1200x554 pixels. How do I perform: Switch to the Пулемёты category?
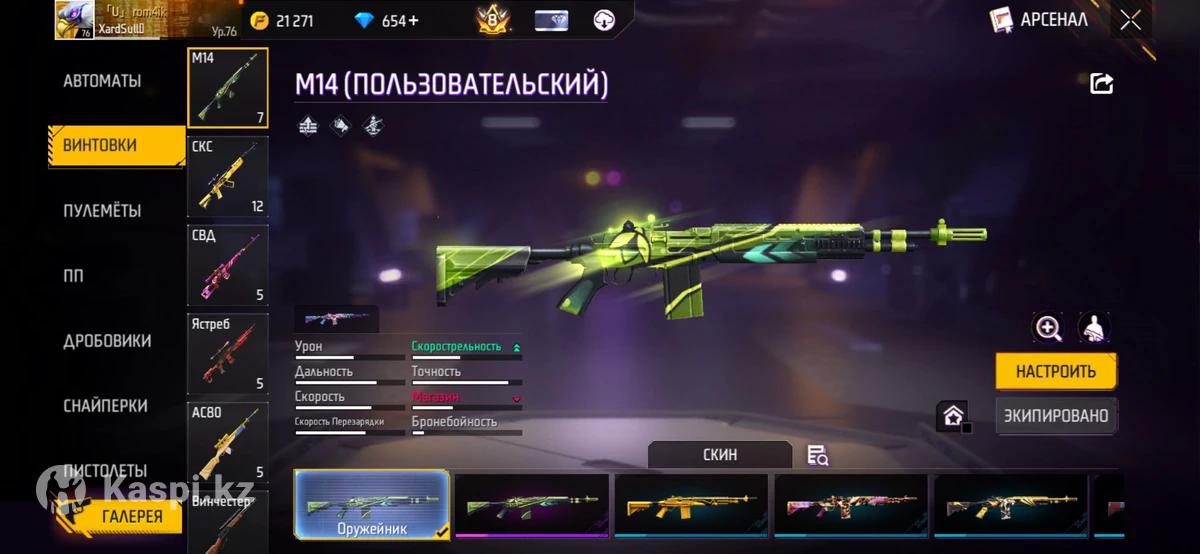(102, 211)
